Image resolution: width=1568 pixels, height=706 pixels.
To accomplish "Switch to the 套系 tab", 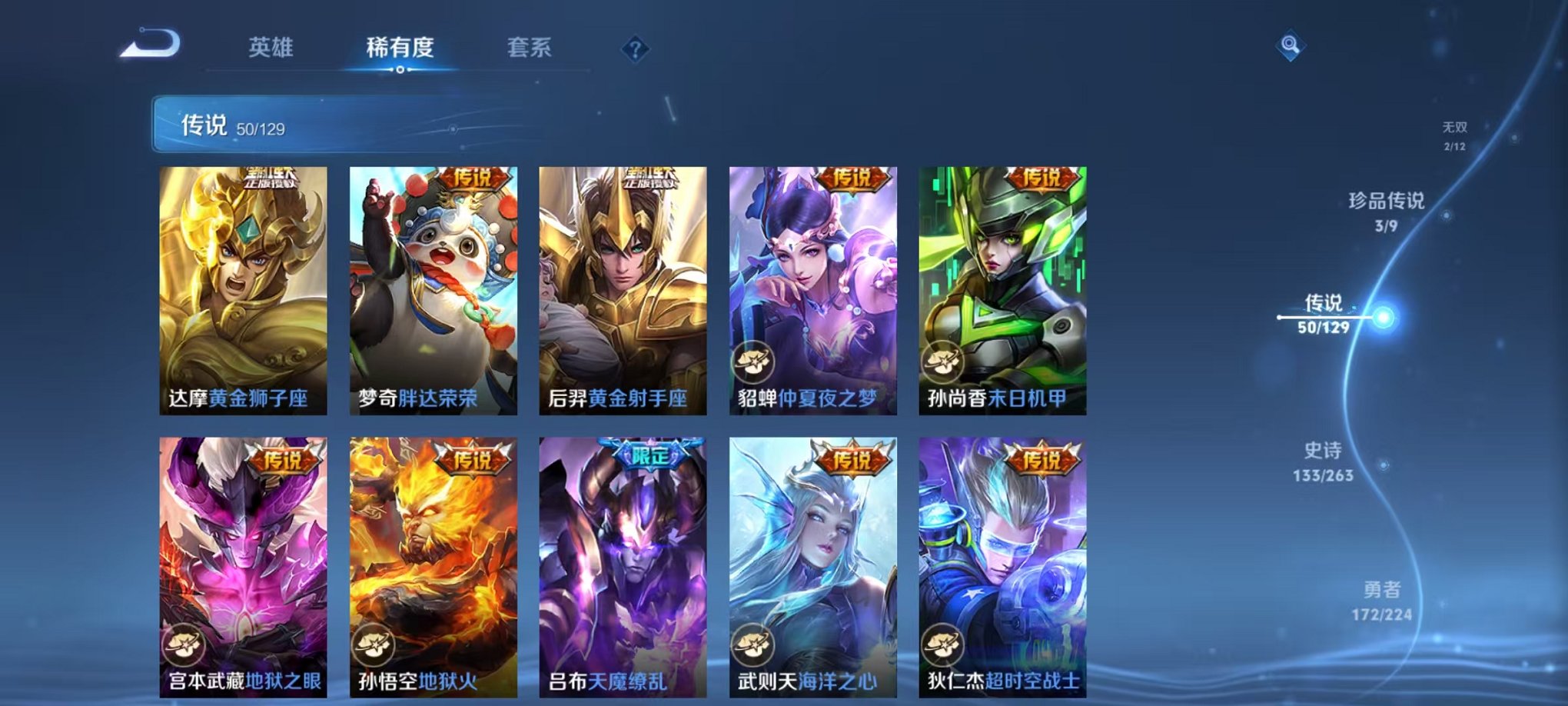I will 532,46.
